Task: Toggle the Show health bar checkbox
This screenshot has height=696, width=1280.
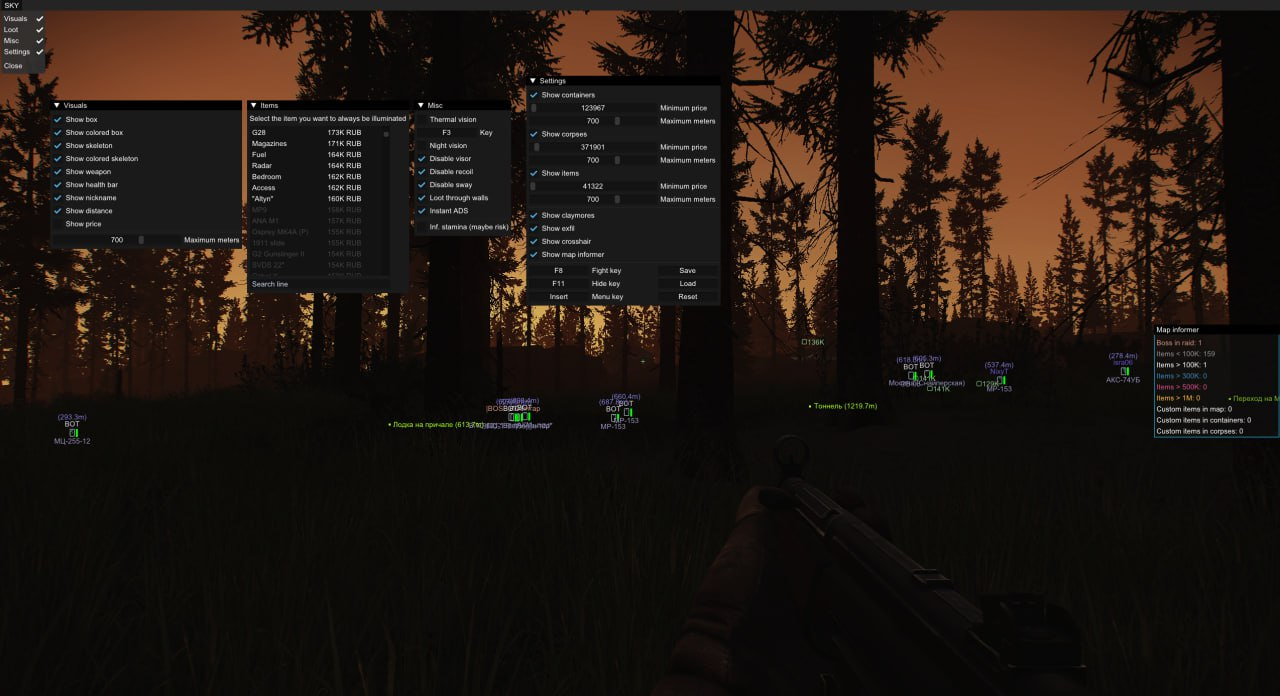Action: (x=58, y=185)
